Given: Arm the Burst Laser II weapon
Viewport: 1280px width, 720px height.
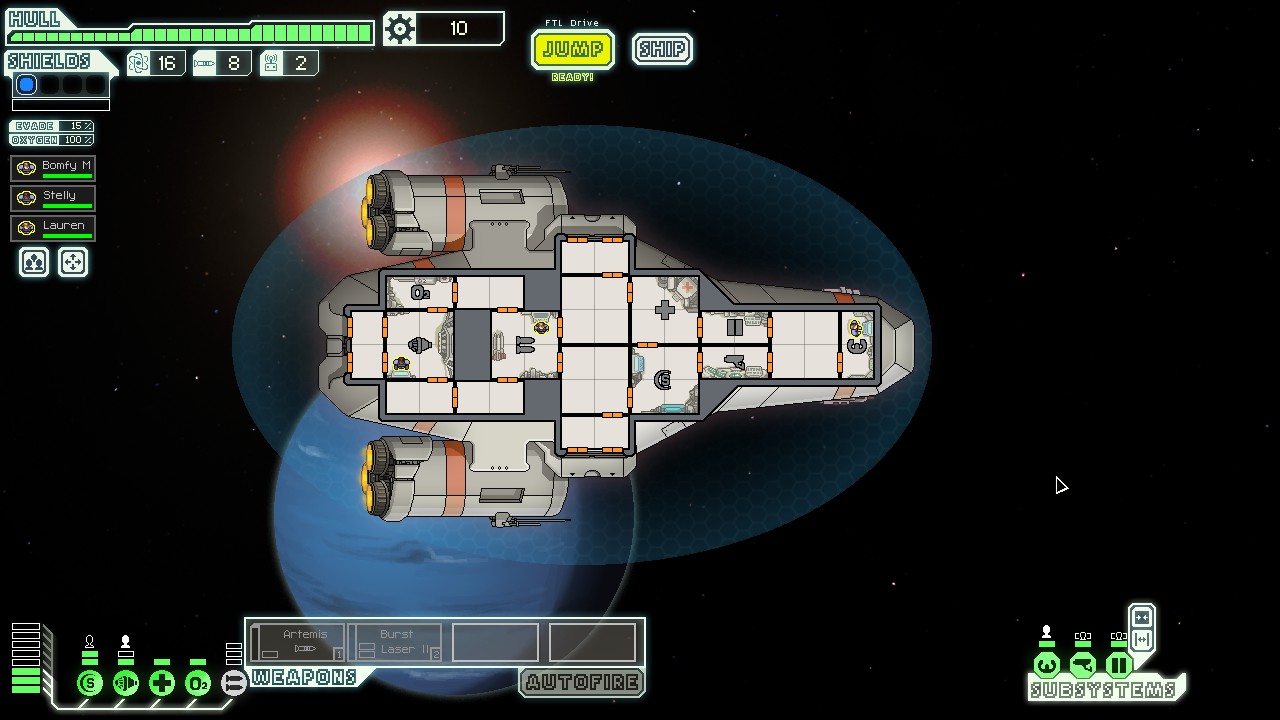Looking at the screenshot, I should pyautogui.click(x=398, y=642).
